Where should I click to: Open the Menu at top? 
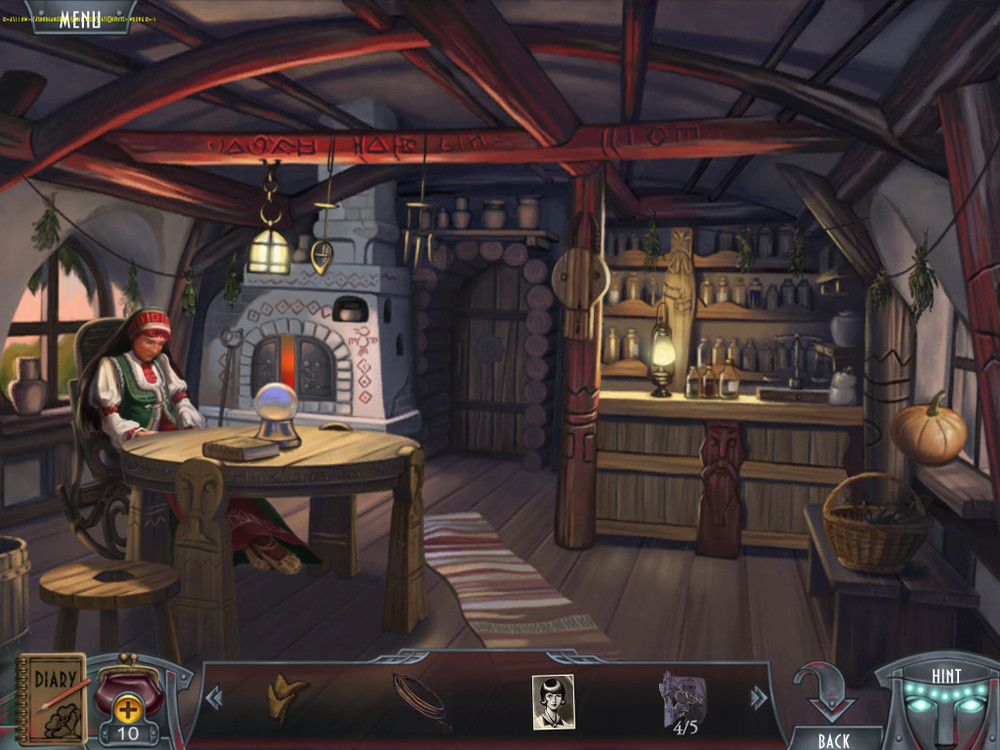81,17
